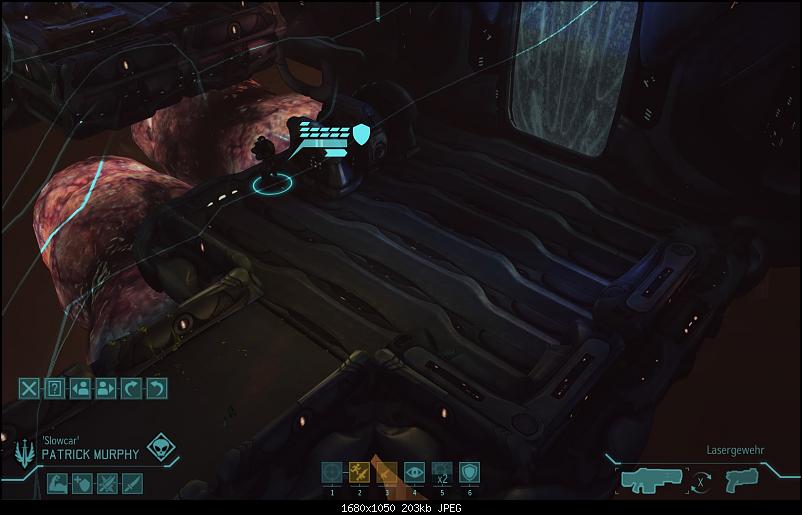Activate the Overwatch eye ability

point(414,472)
